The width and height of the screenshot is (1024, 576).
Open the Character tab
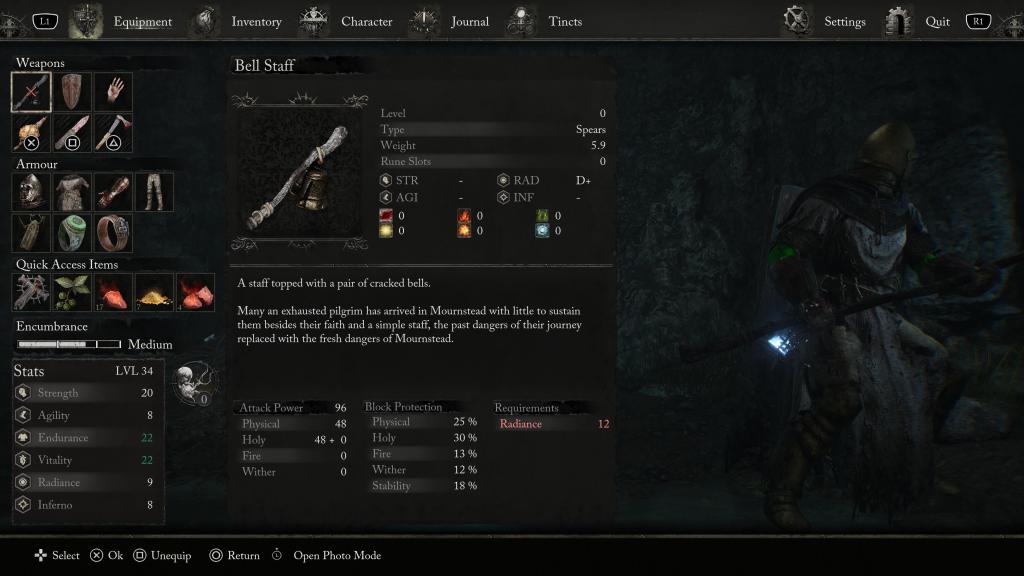pyautogui.click(x=366, y=21)
